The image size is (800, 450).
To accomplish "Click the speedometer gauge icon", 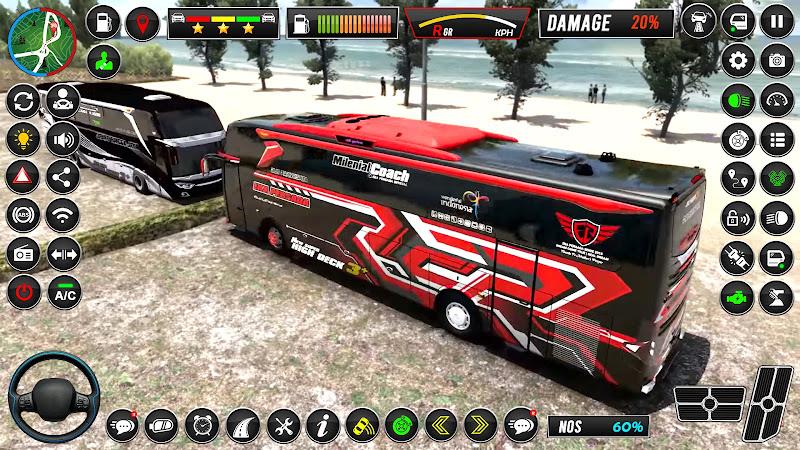I will [x=777, y=99].
